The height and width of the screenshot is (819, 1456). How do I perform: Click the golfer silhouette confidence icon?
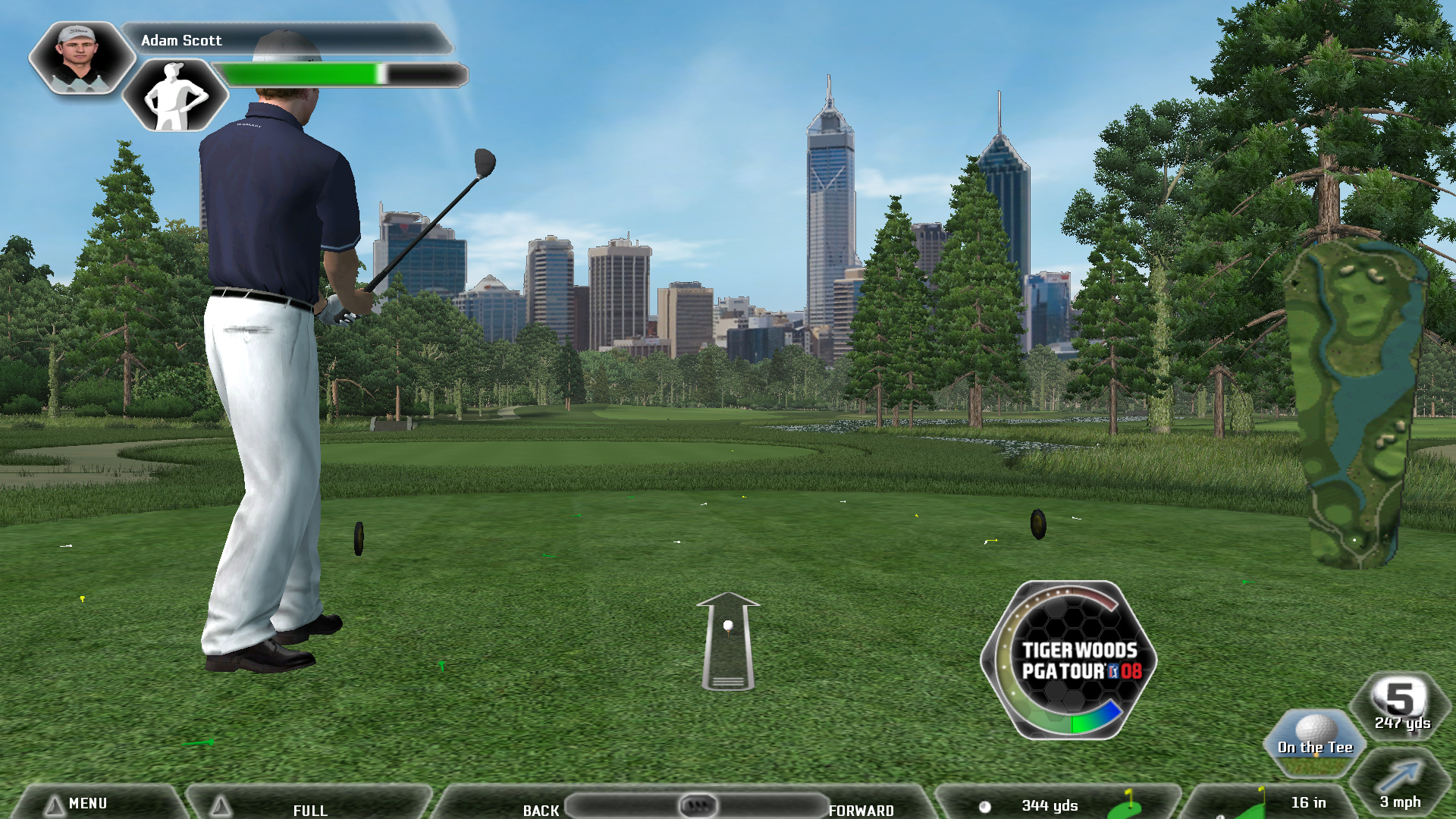pyautogui.click(x=175, y=96)
